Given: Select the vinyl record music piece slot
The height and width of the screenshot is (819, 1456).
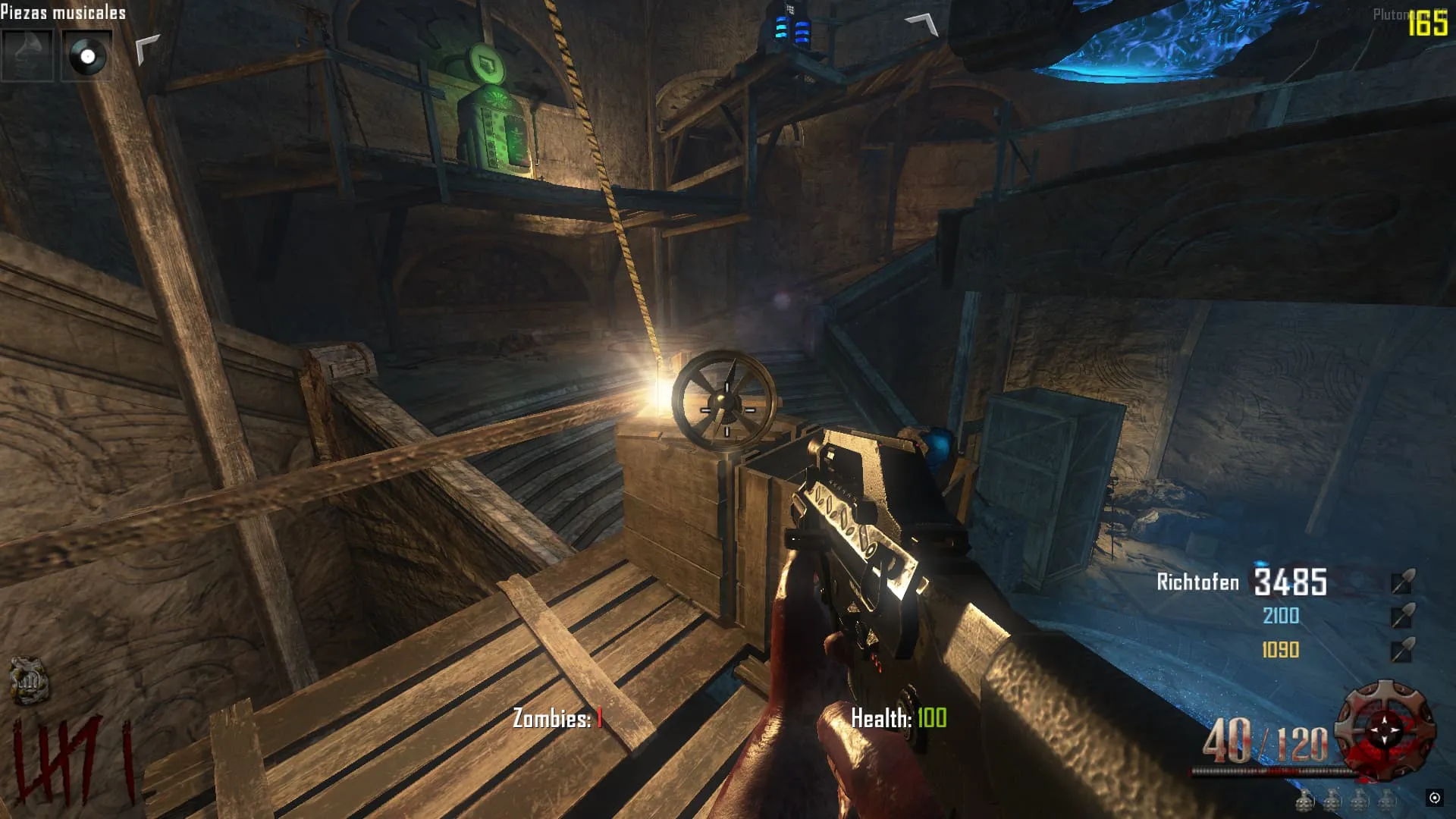Looking at the screenshot, I should pyautogui.click(x=86, y=55).
